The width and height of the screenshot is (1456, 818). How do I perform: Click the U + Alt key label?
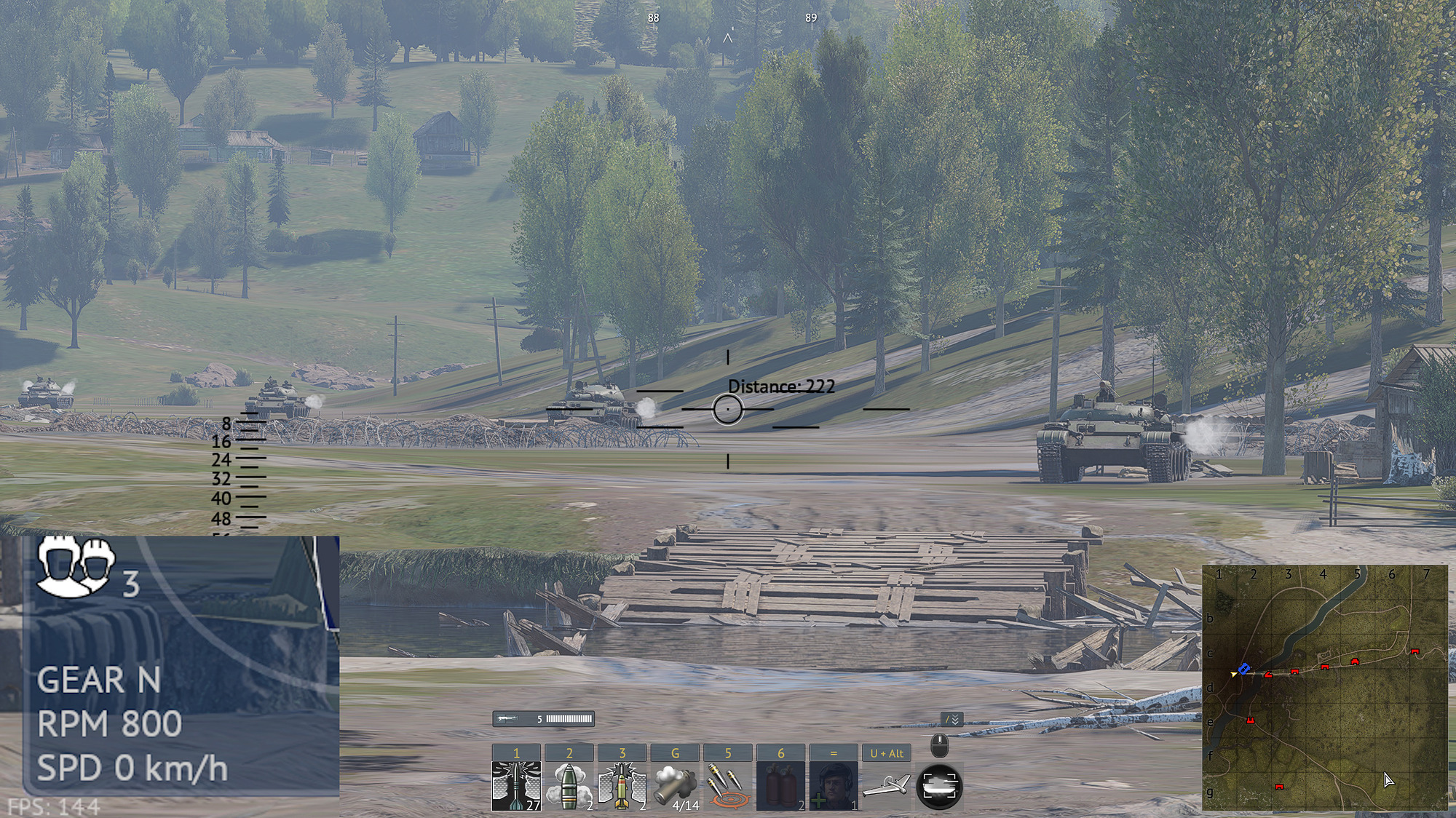pyautogui.click(x=886, y=753)
